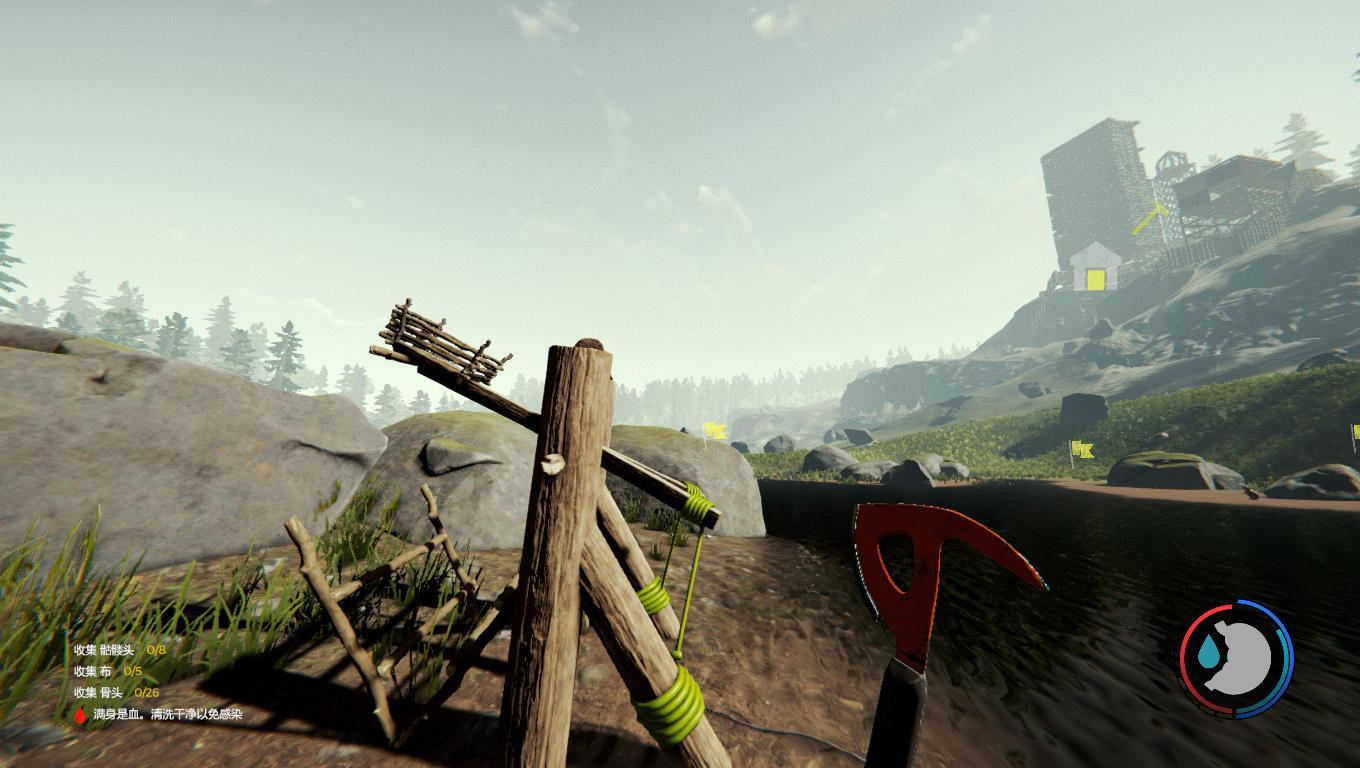Click the stomach fullness icon in status ring
Screen dimensions: 1360x768
(1242, 659)
